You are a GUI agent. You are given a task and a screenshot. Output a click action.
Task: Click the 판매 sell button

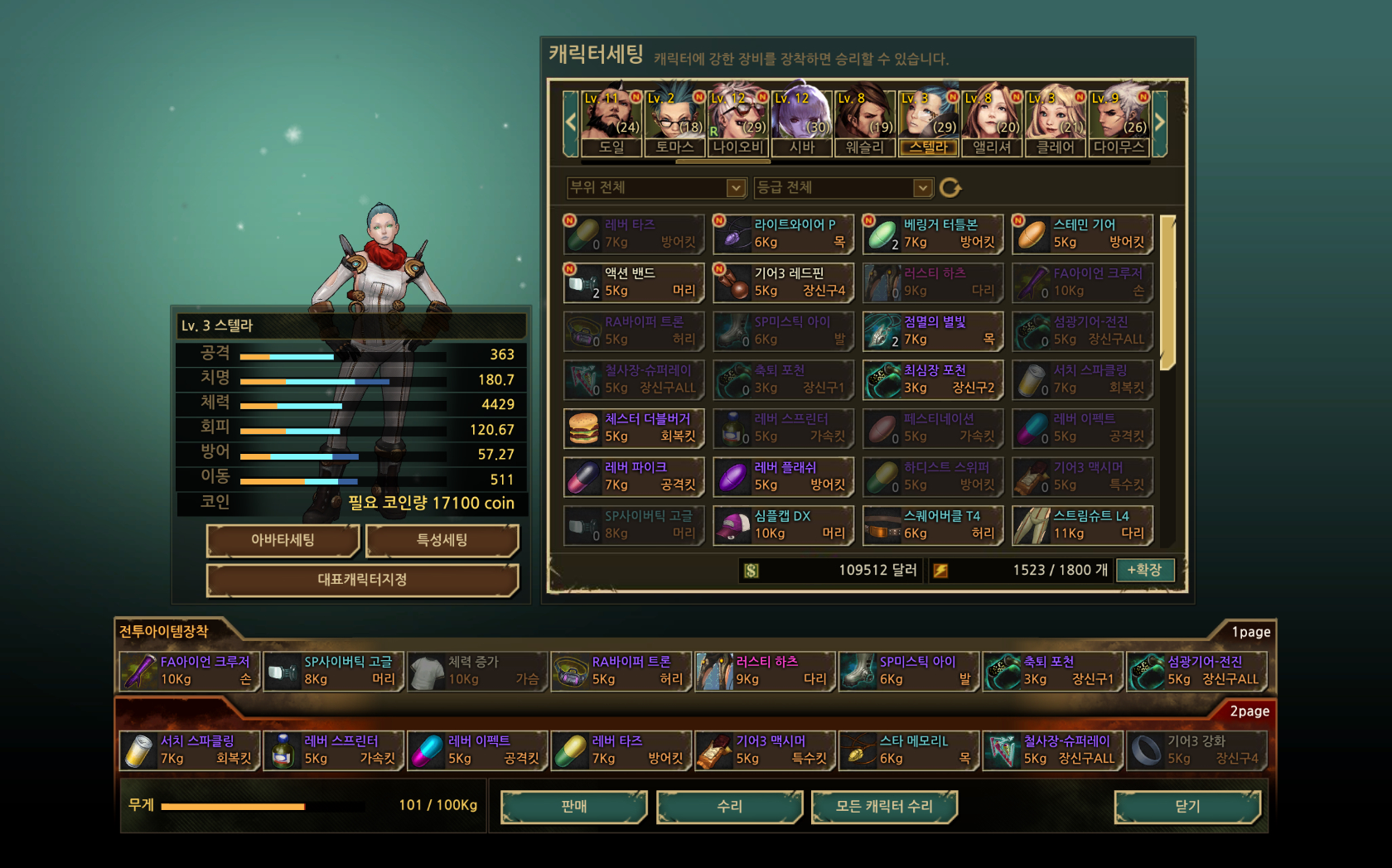tap(573, 806)
